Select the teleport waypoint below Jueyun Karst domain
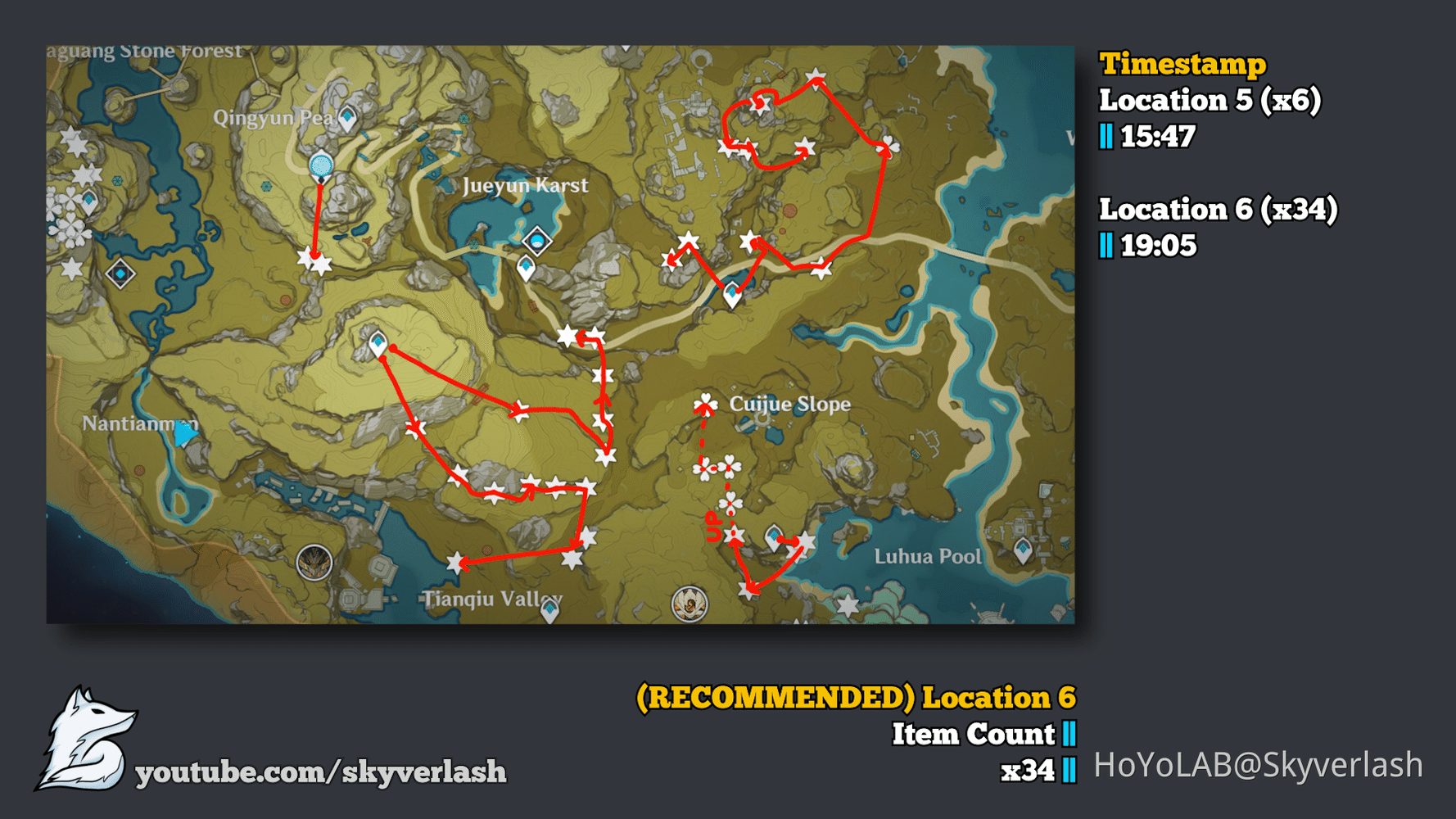The height and width of the screenshot is (819, 1456). [527, 267]
